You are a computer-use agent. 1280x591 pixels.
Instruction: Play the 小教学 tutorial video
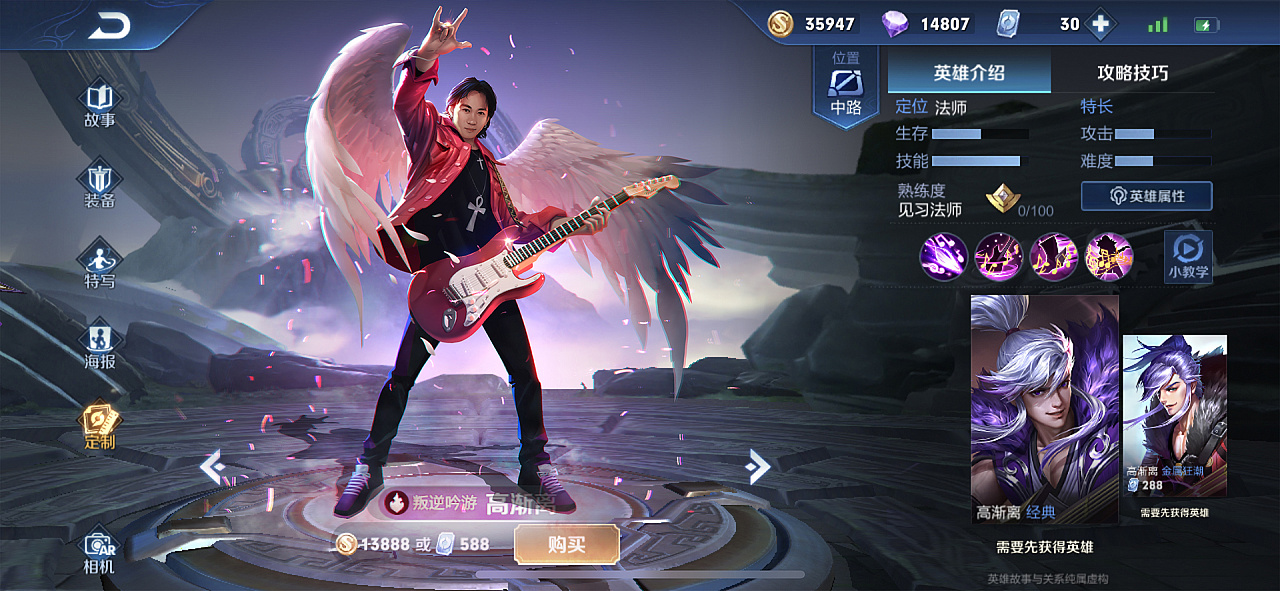[x=1188, y=256]
